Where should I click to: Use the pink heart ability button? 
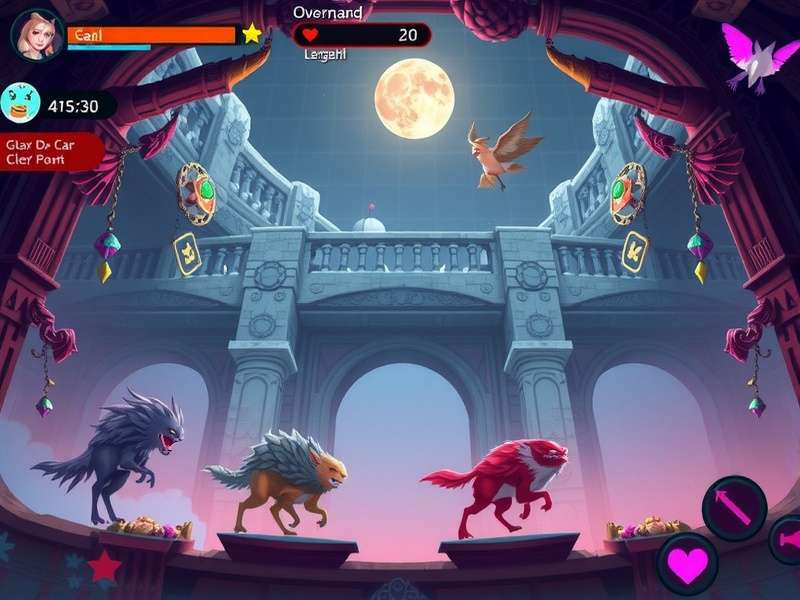687,564
